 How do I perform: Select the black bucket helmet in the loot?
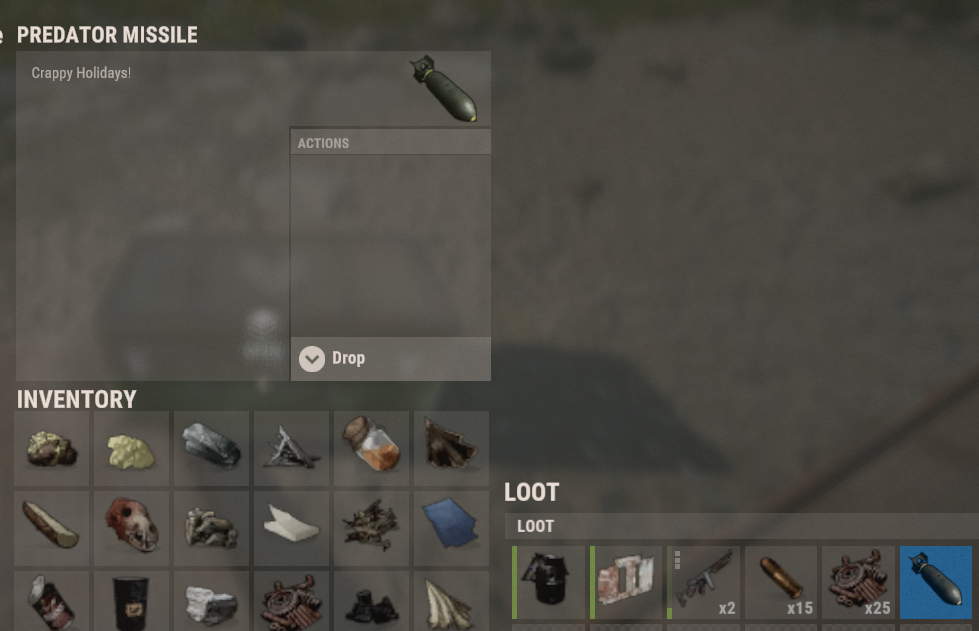click(x=549, y=582)
